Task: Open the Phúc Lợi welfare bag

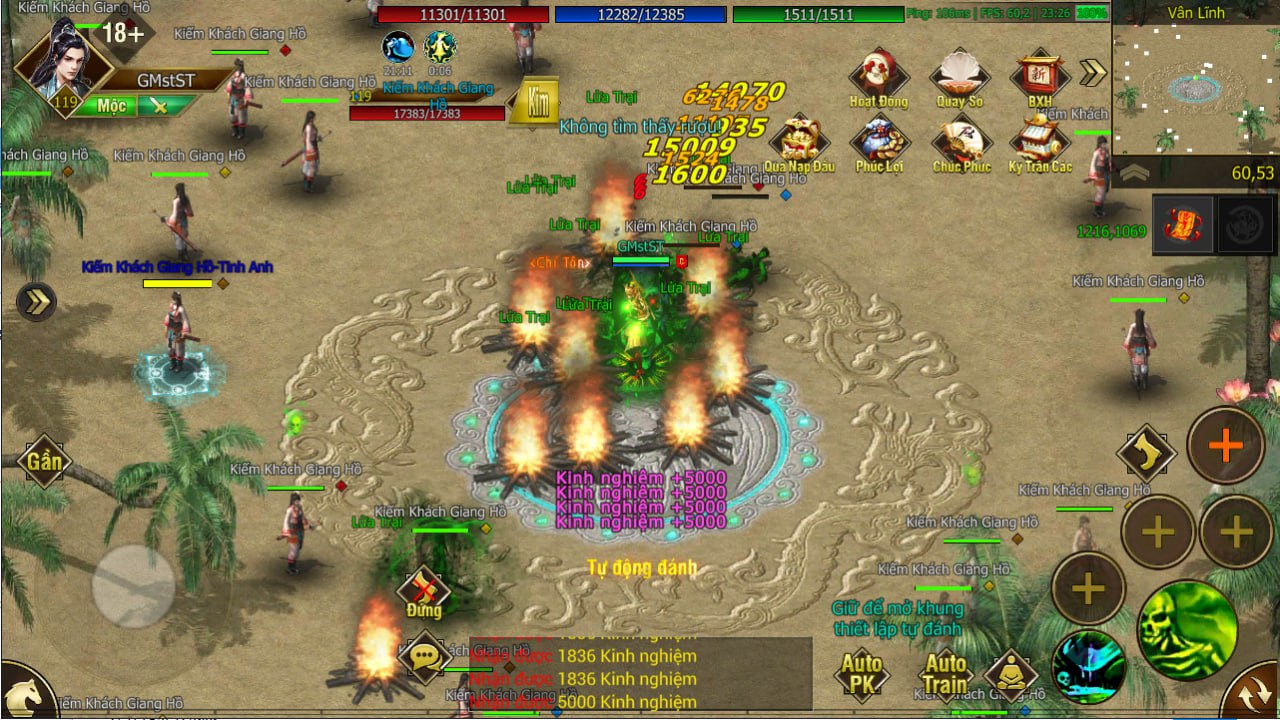Action: pos(879,142)
